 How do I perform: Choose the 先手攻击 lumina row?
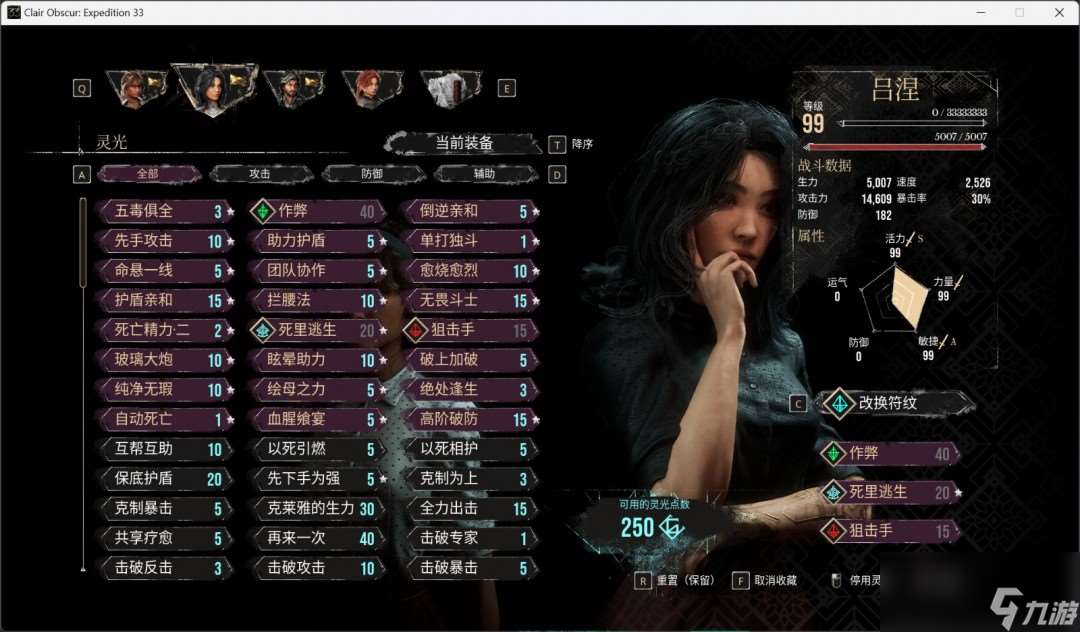[x=160, y=241]
